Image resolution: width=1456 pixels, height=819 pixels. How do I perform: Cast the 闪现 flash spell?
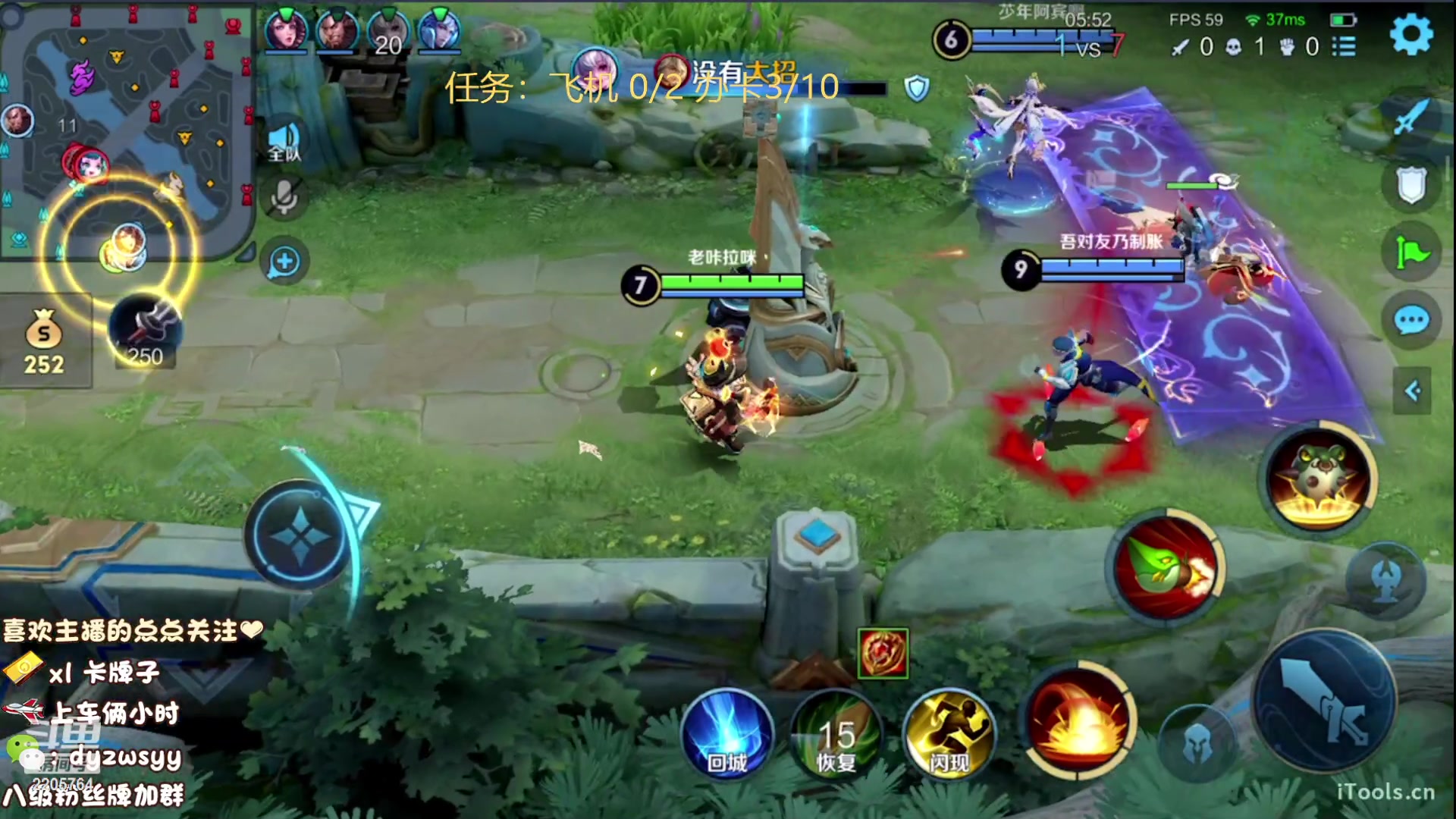point(949,736)
